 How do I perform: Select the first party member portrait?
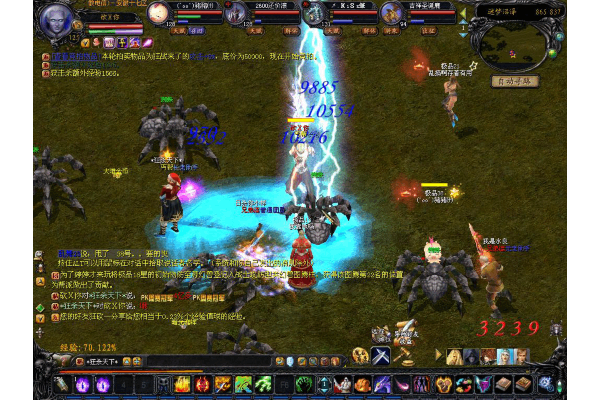tap(154, 15)
